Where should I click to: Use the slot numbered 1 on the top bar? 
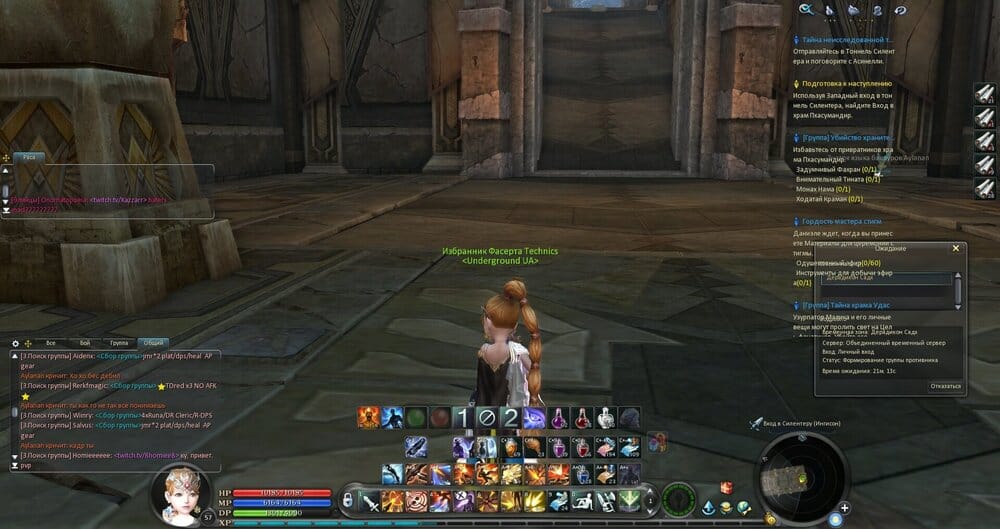463,418
